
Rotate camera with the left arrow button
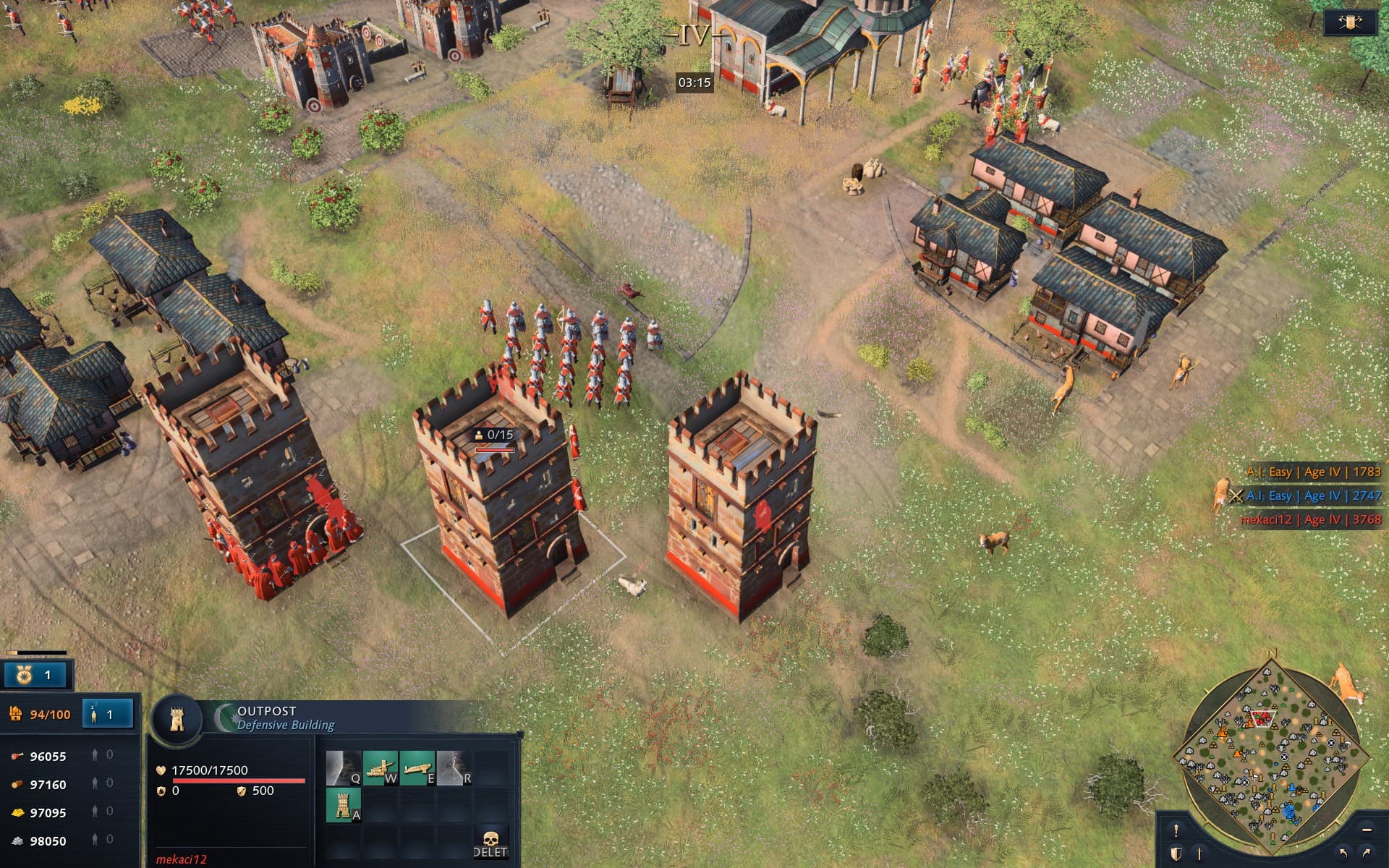coord(1343,854)
